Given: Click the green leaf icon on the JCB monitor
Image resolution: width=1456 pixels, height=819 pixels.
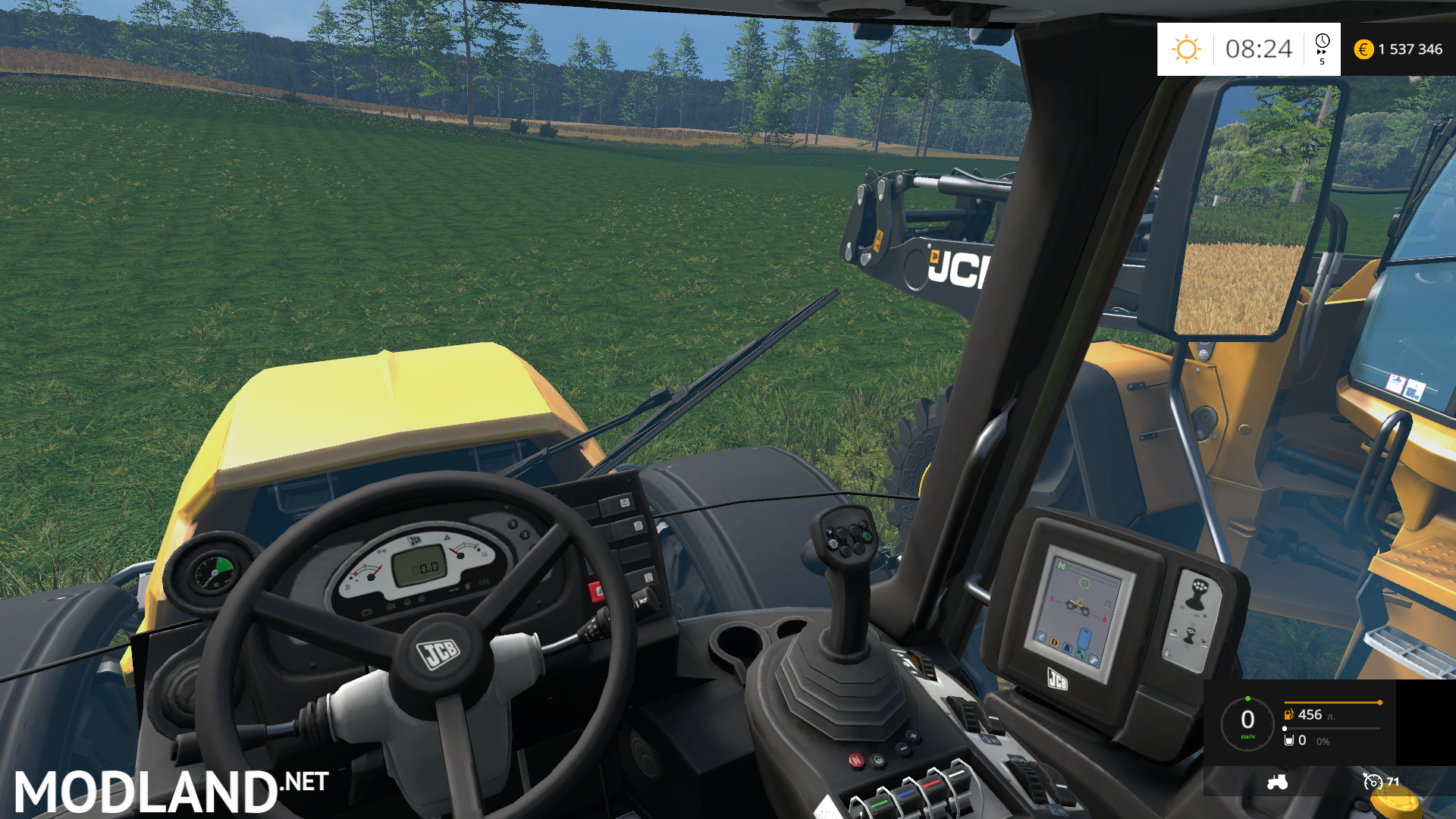Looking at the screenshot, I should tap(1041, 636).
